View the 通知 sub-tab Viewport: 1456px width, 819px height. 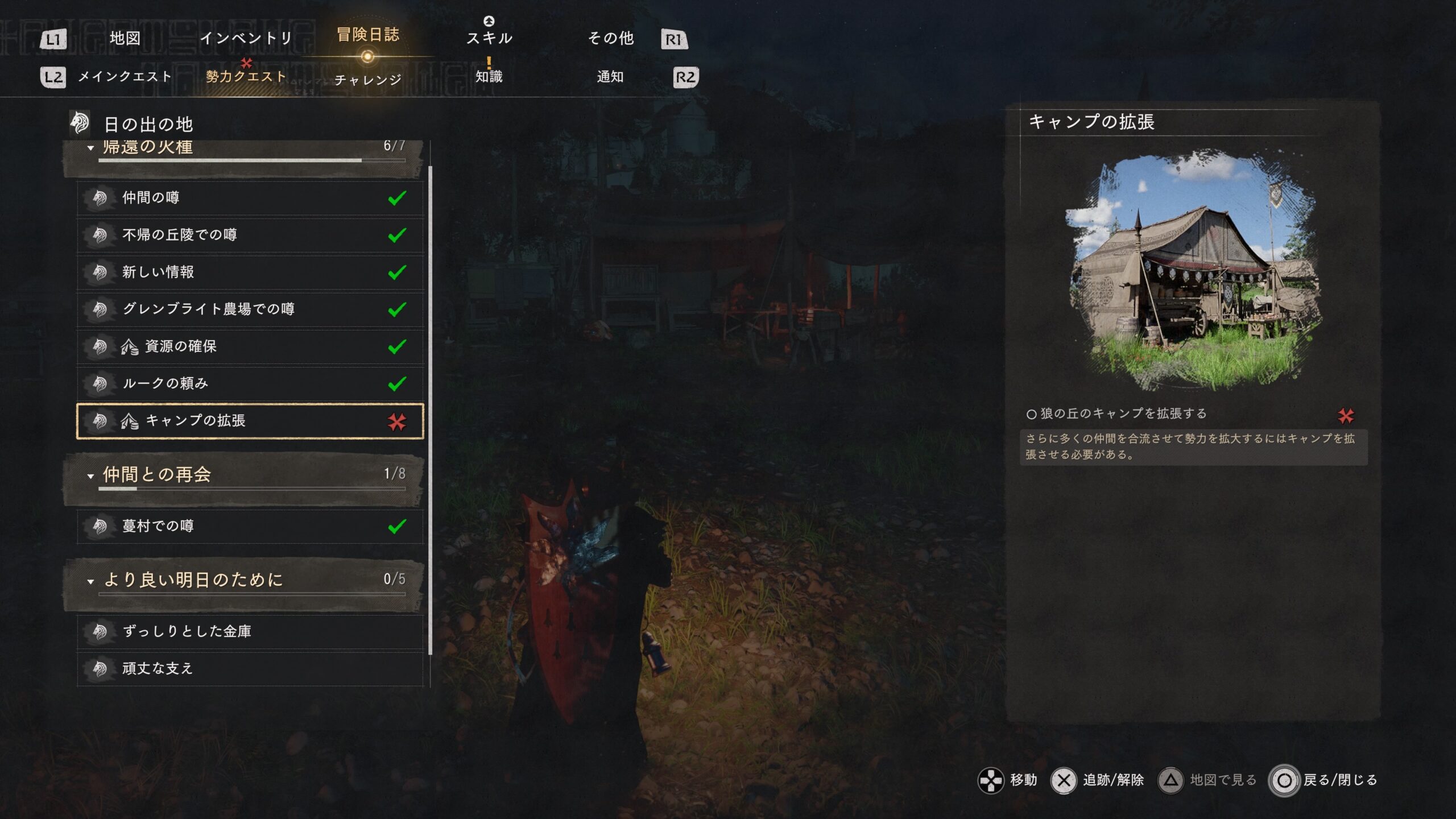pos(610,77)
